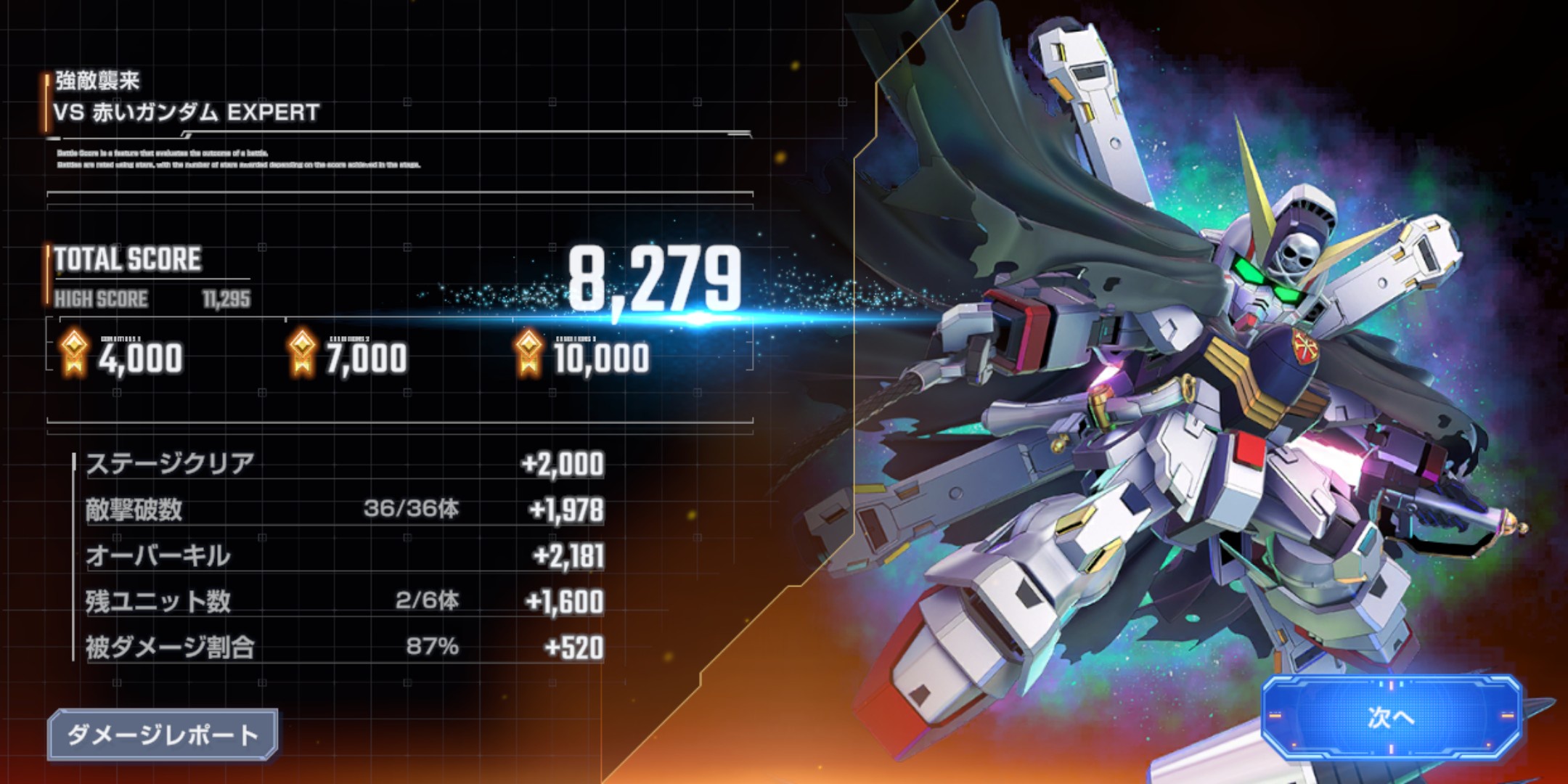Open the ダメージレポート damage report
Image resolution: width=1568 pixels, height=784 pixels.
(163, 735)
